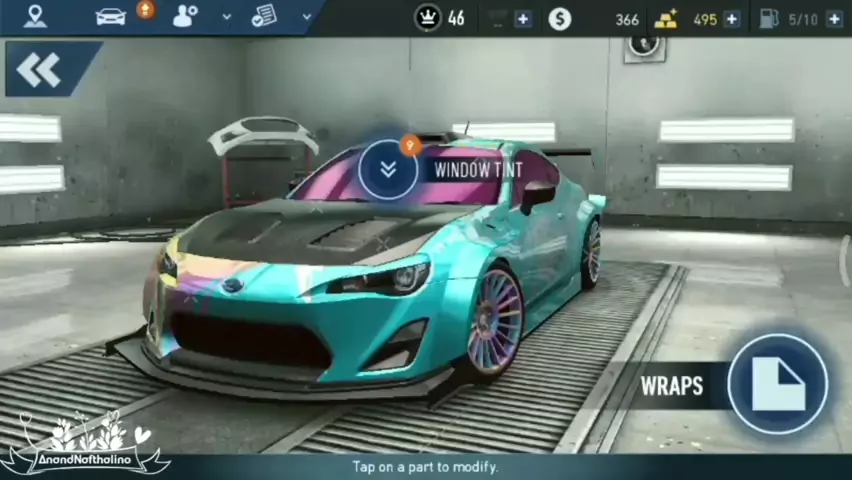Image resolution: width=852 pixels, height=480 pixels.
Task: Open the garage car icon
Action: point(110,16)
